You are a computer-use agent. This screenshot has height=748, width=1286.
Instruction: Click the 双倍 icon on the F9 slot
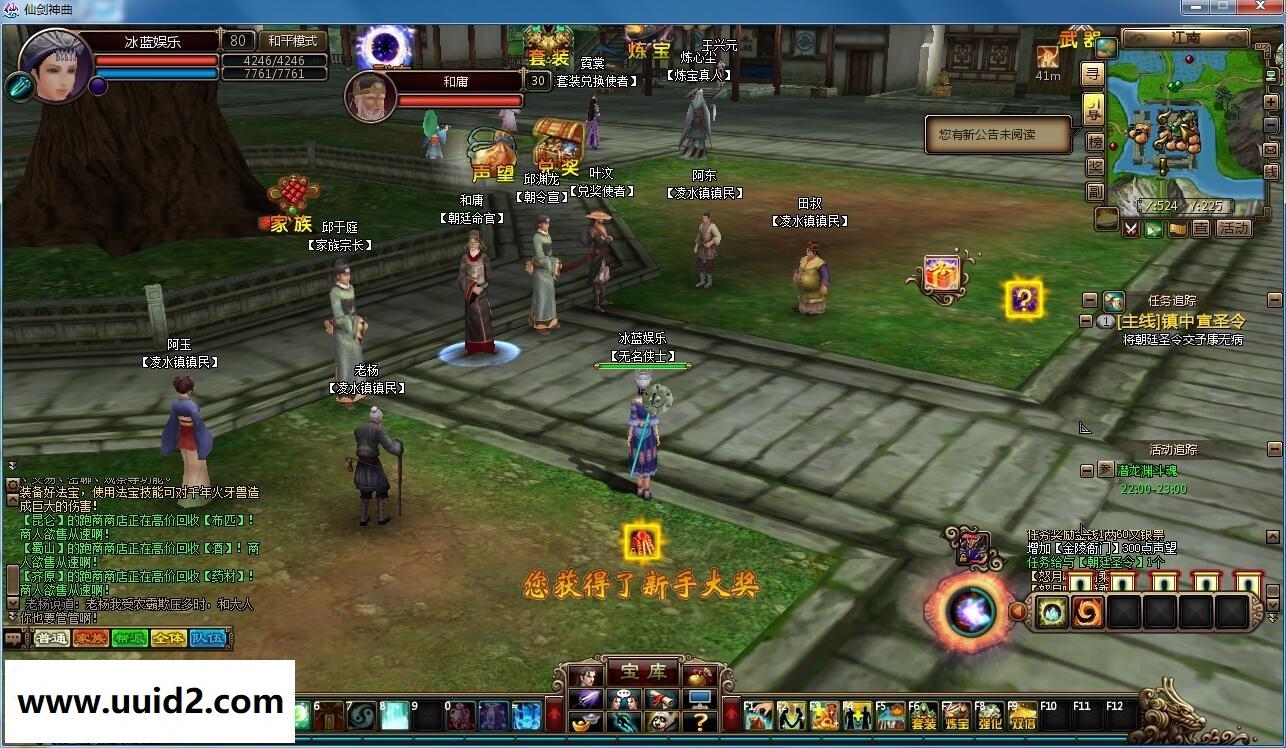(1022, 716)
